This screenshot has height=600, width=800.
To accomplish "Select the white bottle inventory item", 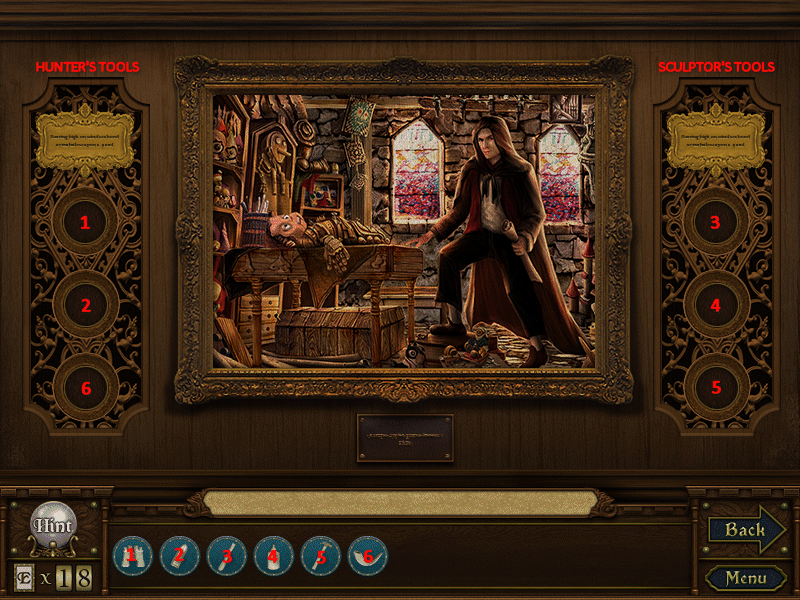I will click(x=274, y=555).
